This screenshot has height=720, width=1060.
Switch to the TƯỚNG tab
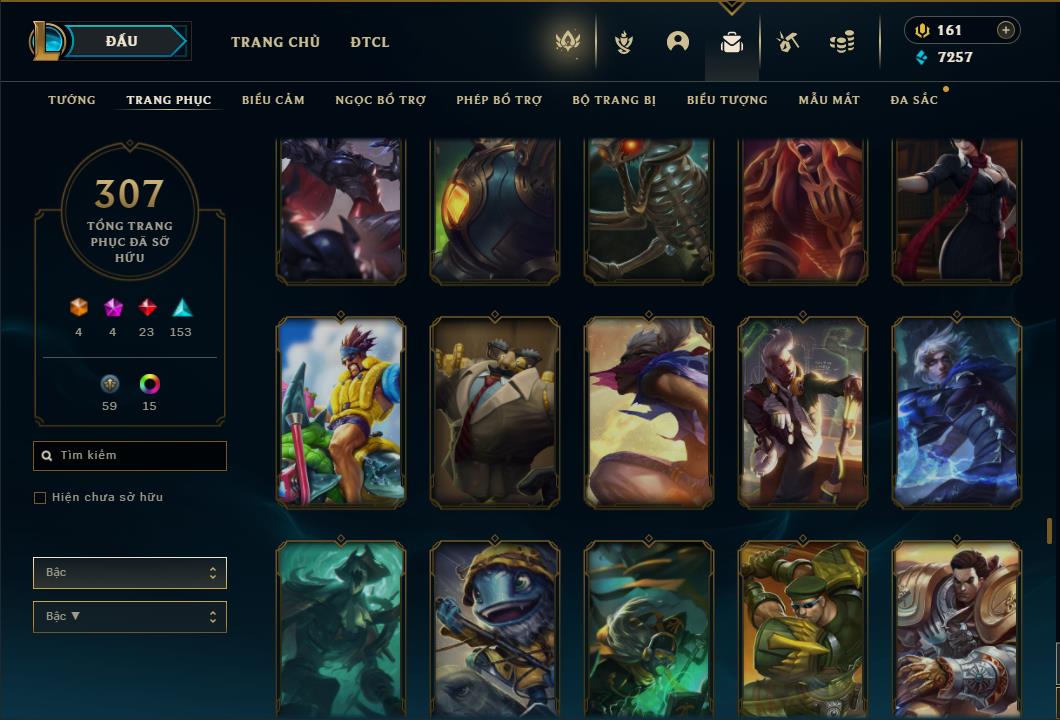click(72, 100)
